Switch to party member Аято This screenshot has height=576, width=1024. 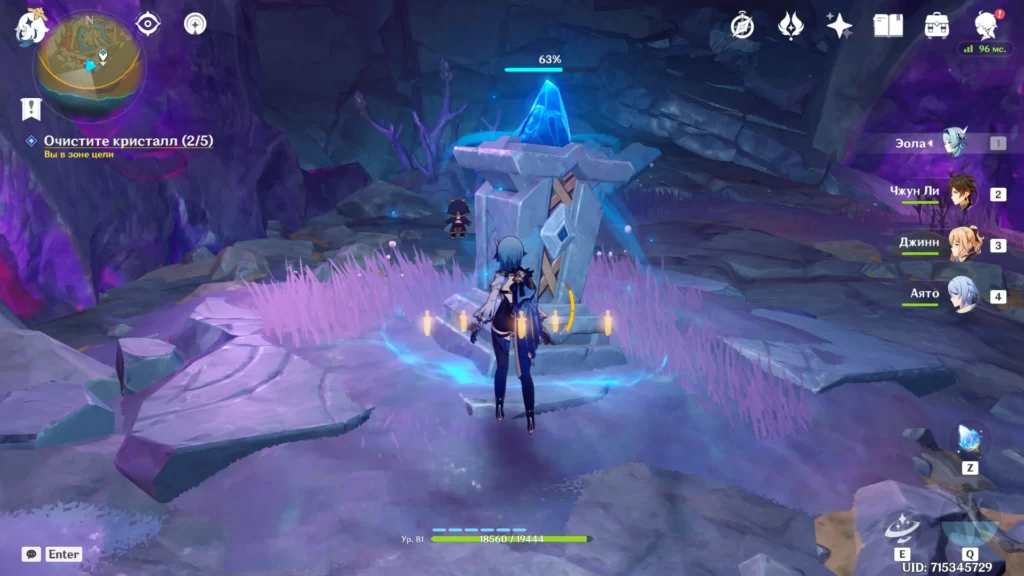click(x=962, y=296)
